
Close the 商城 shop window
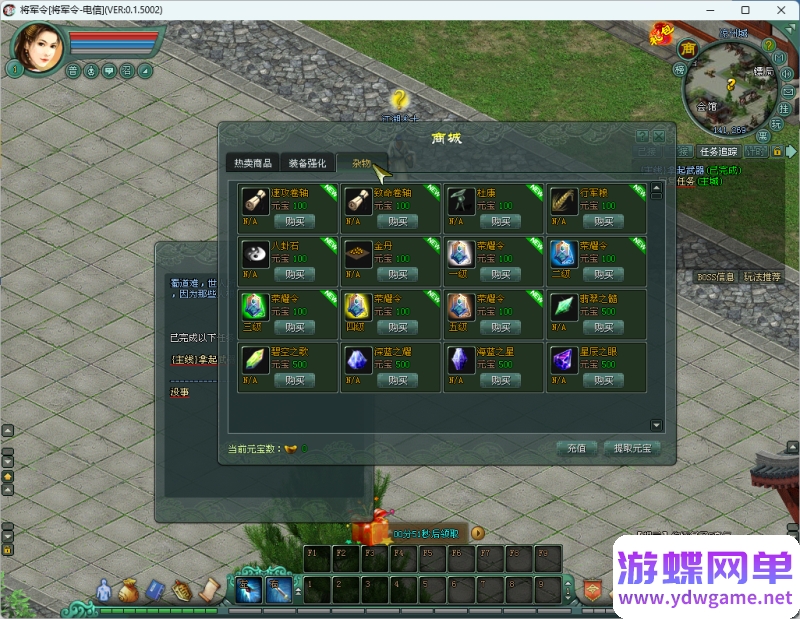(660, 136)
